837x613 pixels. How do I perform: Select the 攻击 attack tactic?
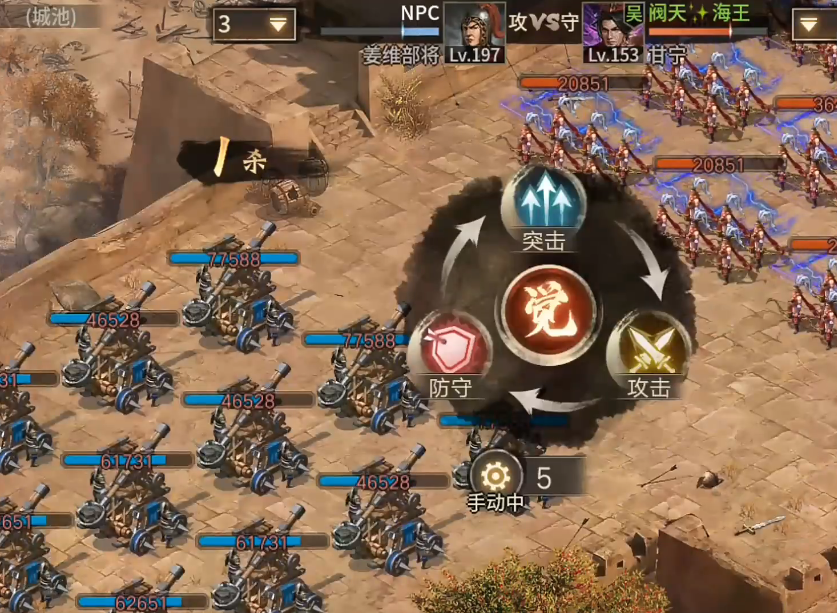(647, 350)
